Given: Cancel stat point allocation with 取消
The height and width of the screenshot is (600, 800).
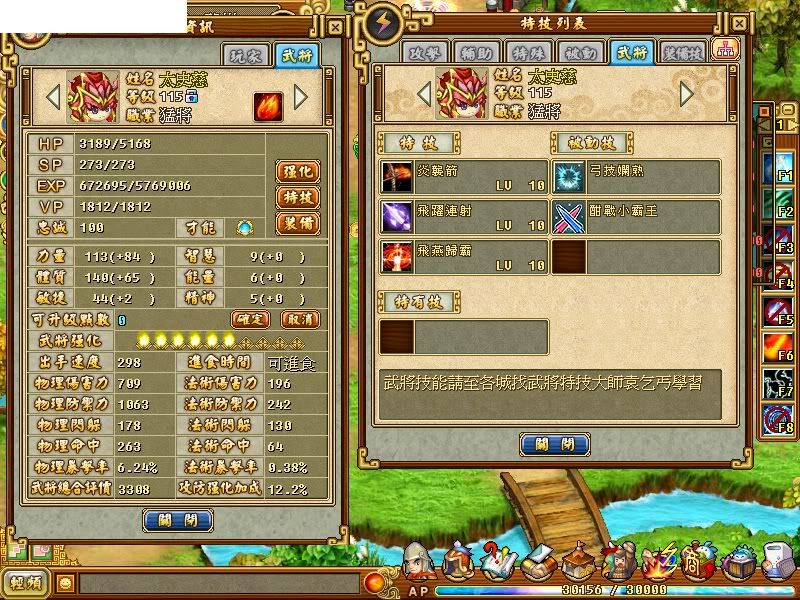Looking at the screenshot, I should (298, 319).
